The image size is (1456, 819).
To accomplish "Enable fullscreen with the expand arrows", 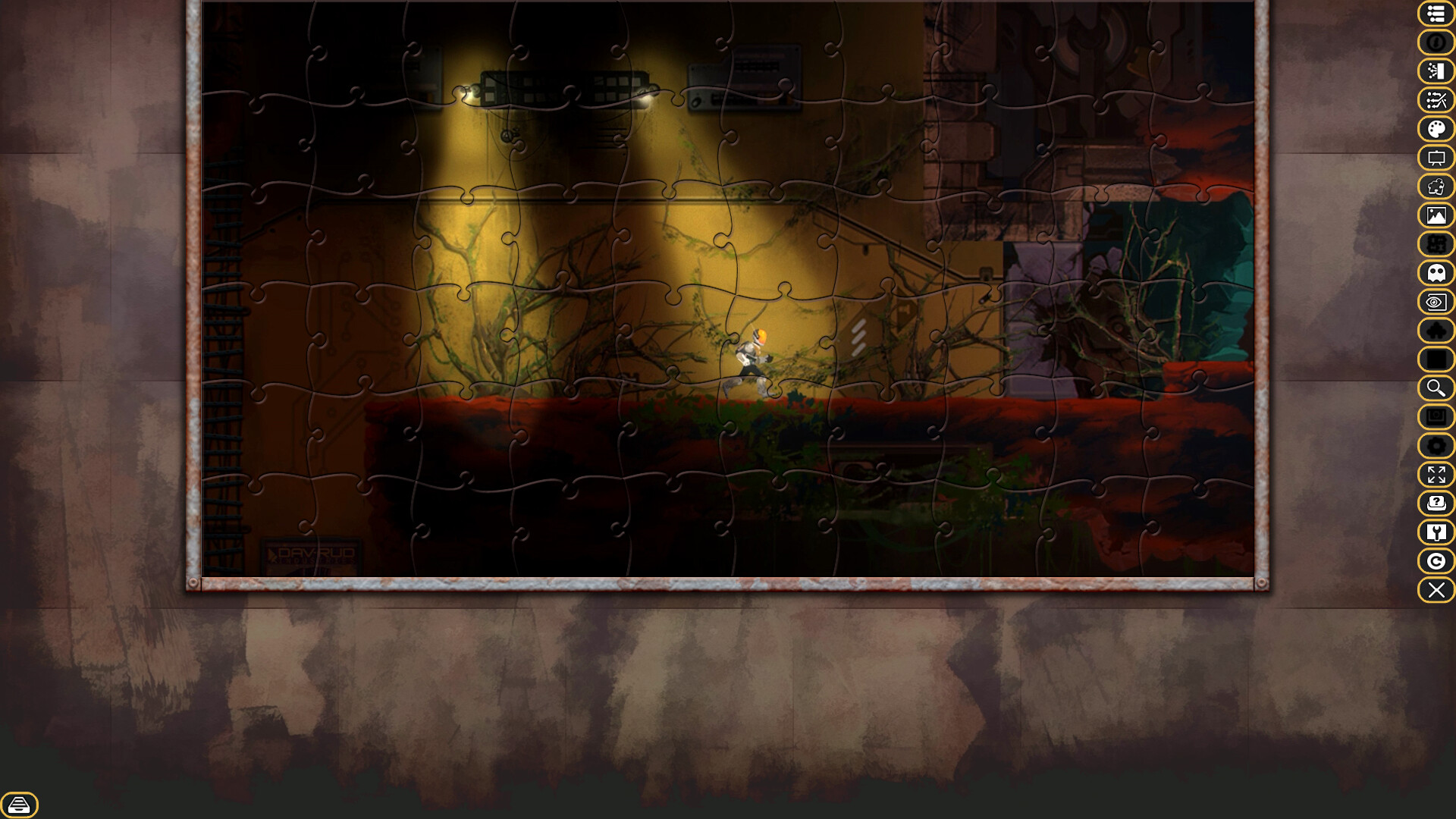I will [x=1436, y=475].
